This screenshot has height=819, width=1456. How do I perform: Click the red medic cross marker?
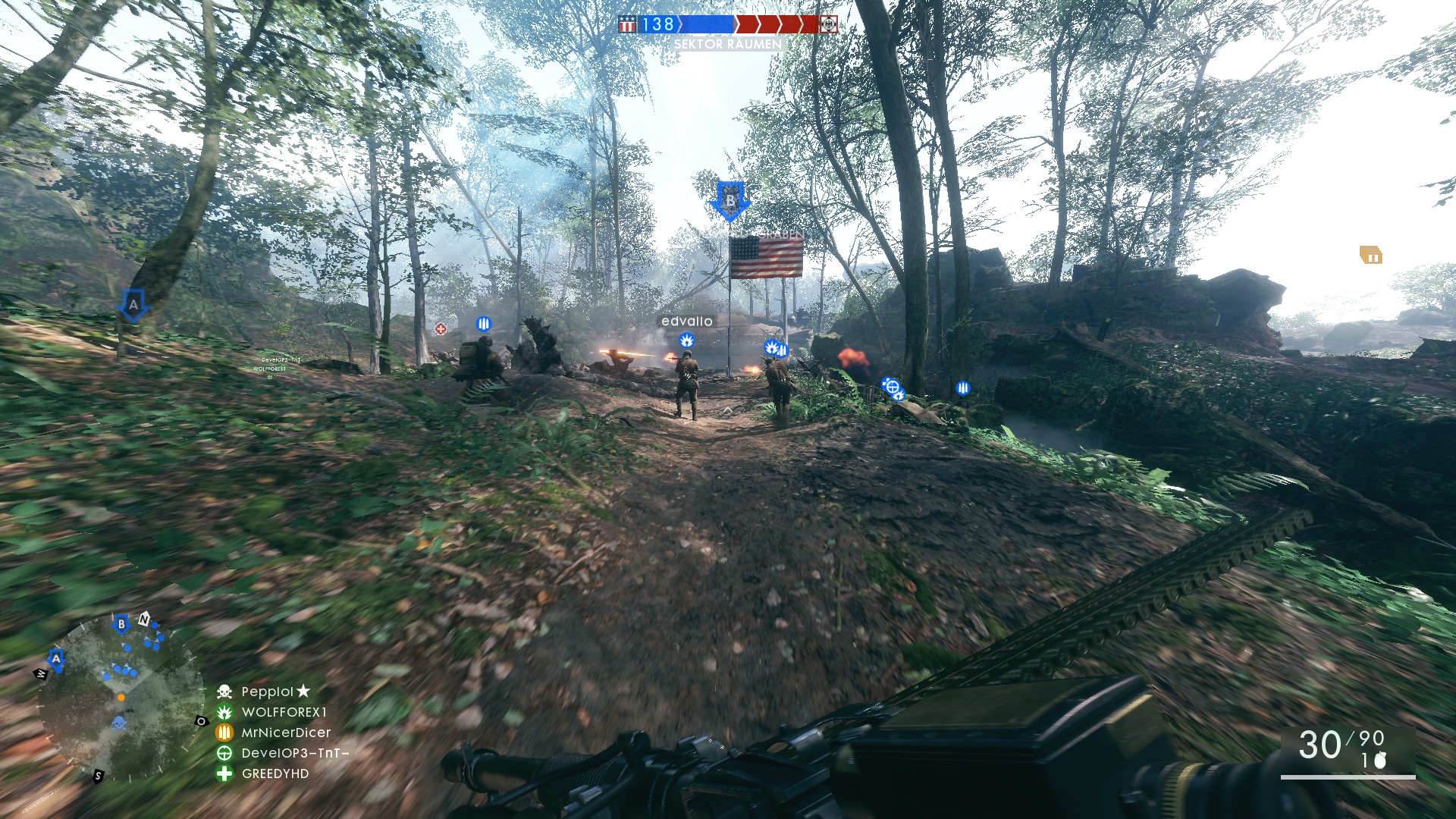(441, 329)
